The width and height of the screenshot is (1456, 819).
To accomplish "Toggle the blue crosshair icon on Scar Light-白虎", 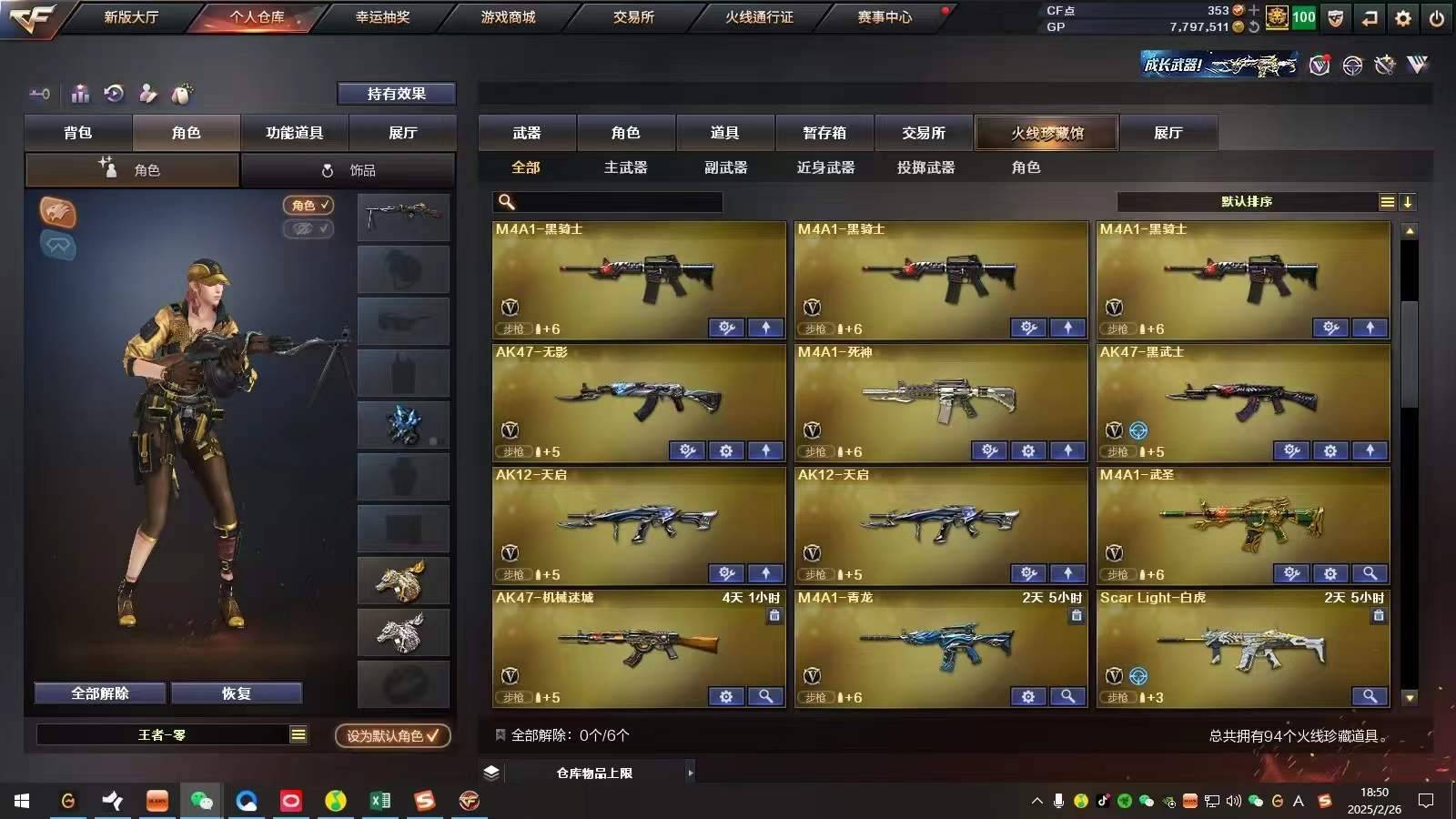I will (x=1138, y=676).
